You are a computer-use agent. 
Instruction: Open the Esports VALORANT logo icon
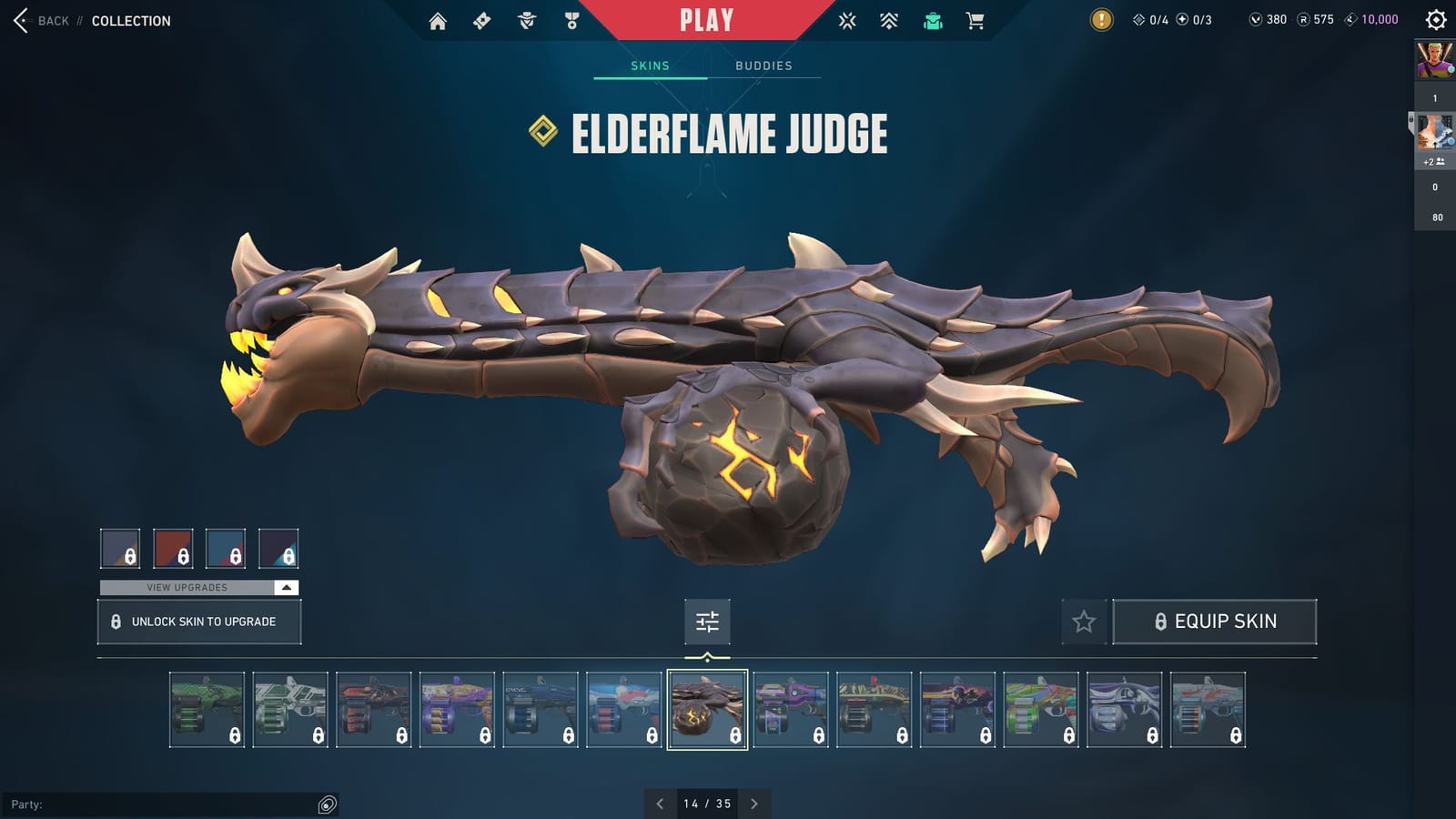tap(847, 20)
